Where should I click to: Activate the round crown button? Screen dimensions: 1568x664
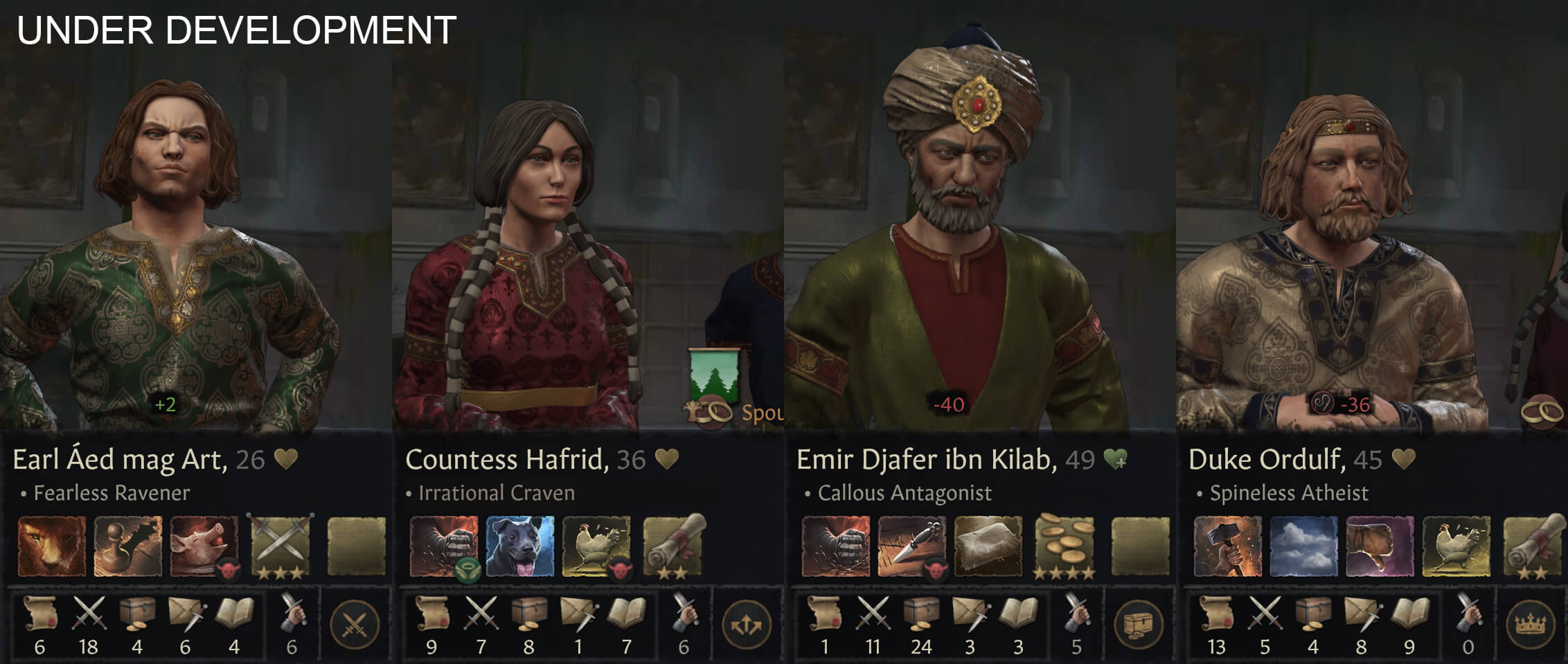pos(1531,626)
